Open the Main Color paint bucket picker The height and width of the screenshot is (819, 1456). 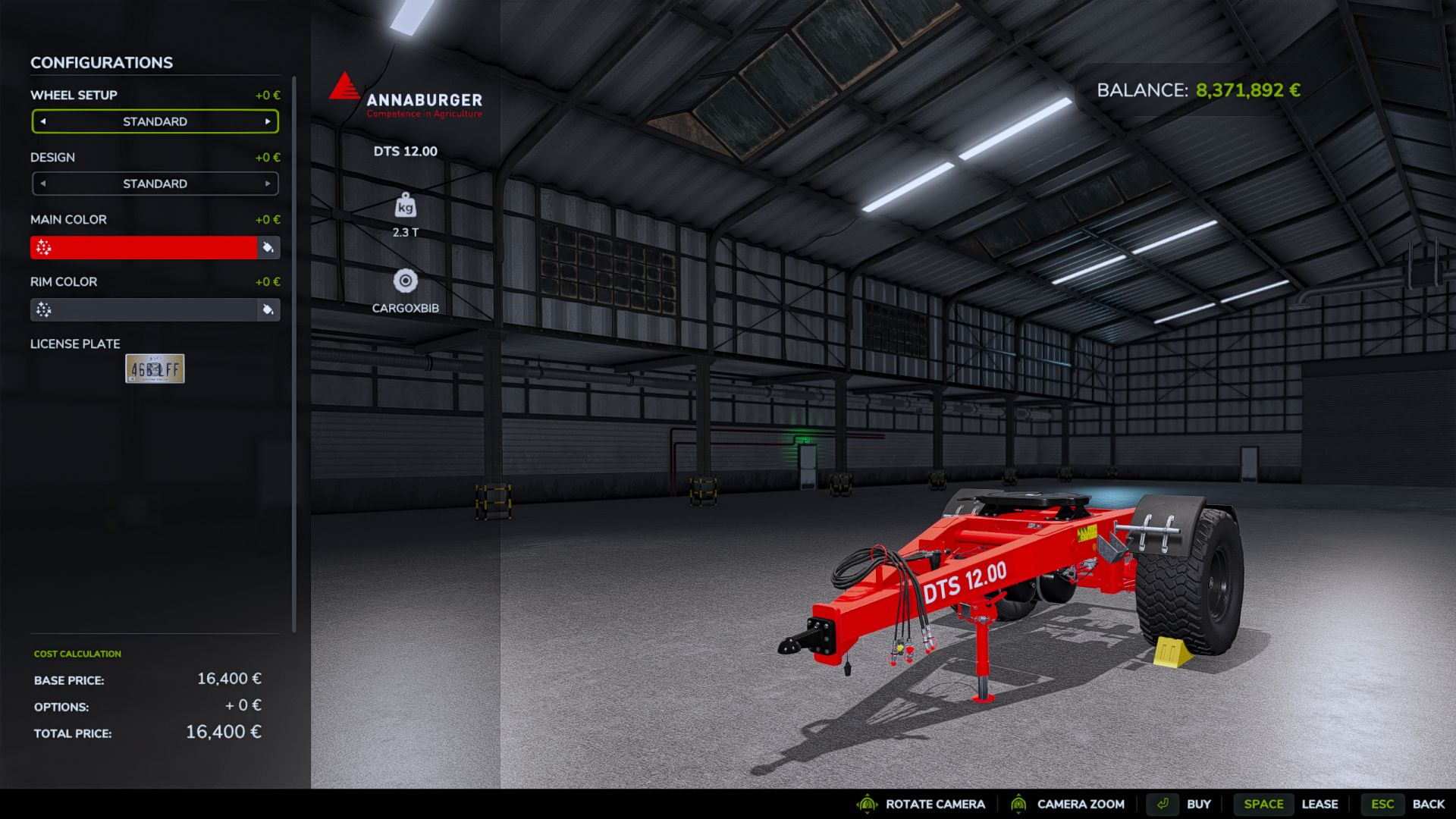267,247
